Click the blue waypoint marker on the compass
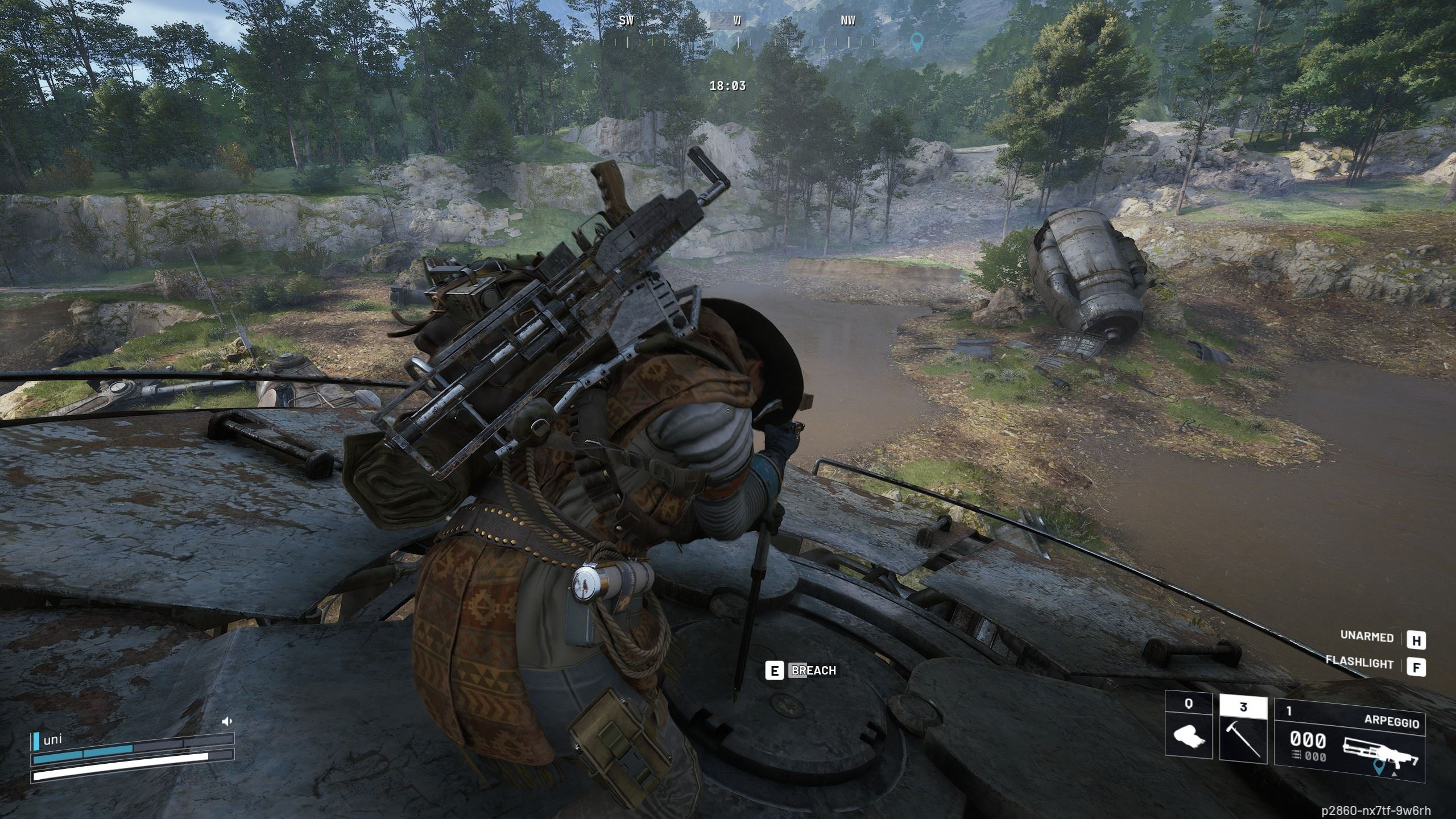This screenshot has height=819, width=1456. pos(916,41)
